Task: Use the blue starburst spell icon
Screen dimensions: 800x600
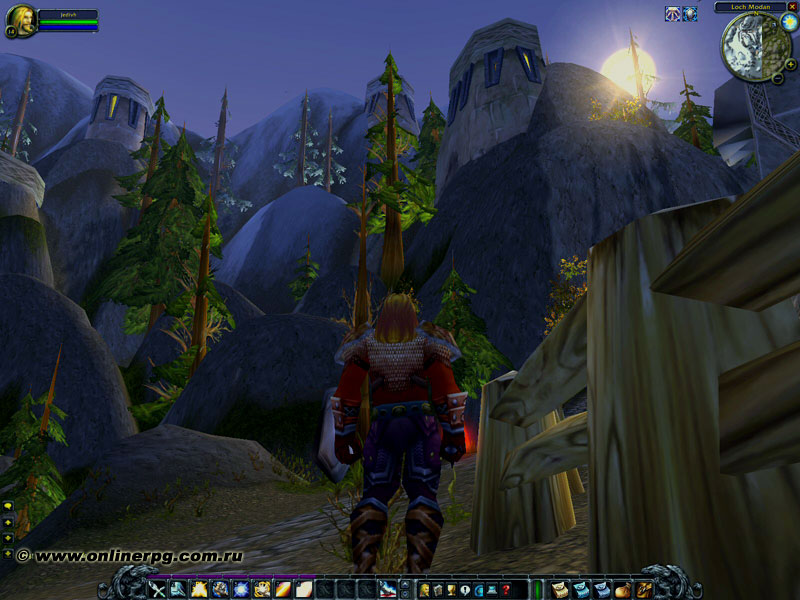Action: click(x=241, y=590)
